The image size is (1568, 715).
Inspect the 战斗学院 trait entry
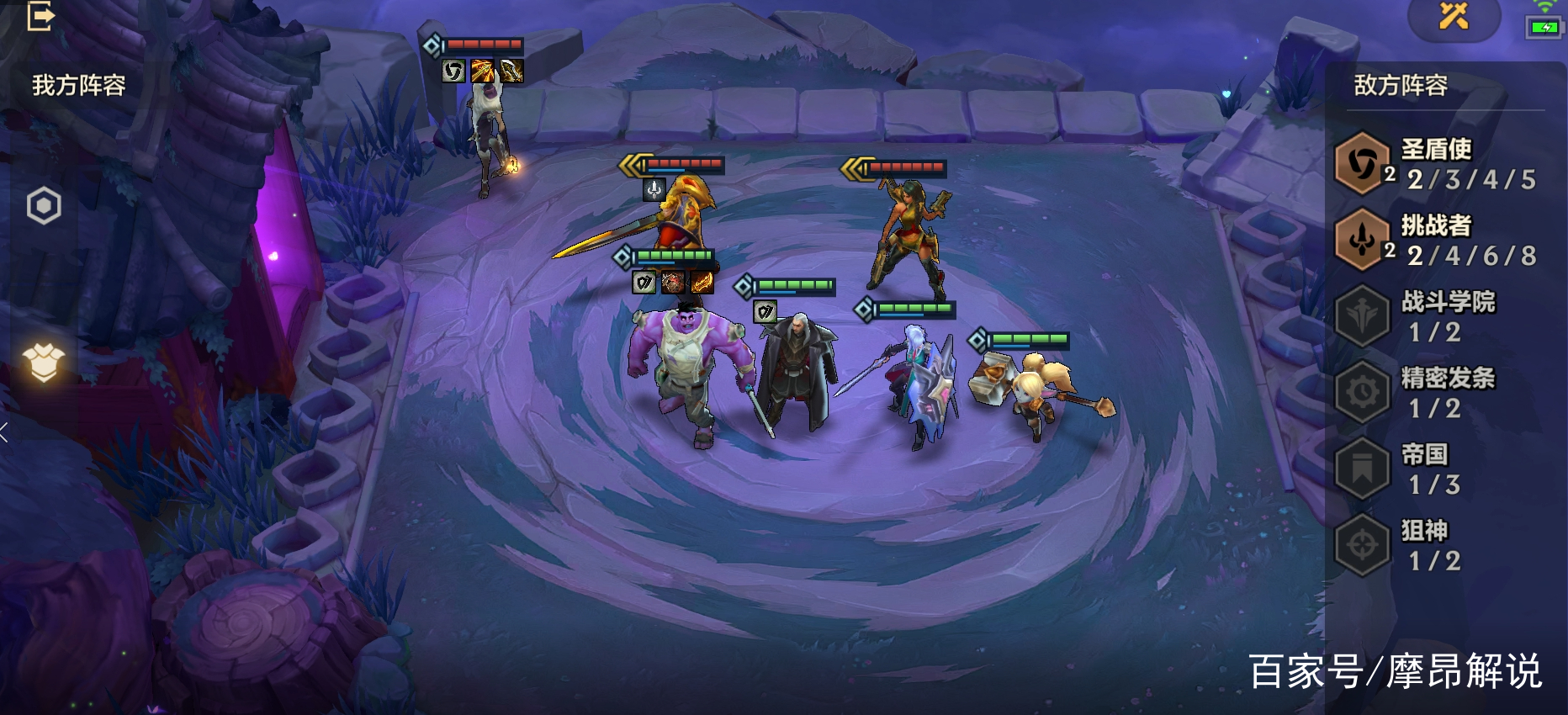[x=1437, y=316]
